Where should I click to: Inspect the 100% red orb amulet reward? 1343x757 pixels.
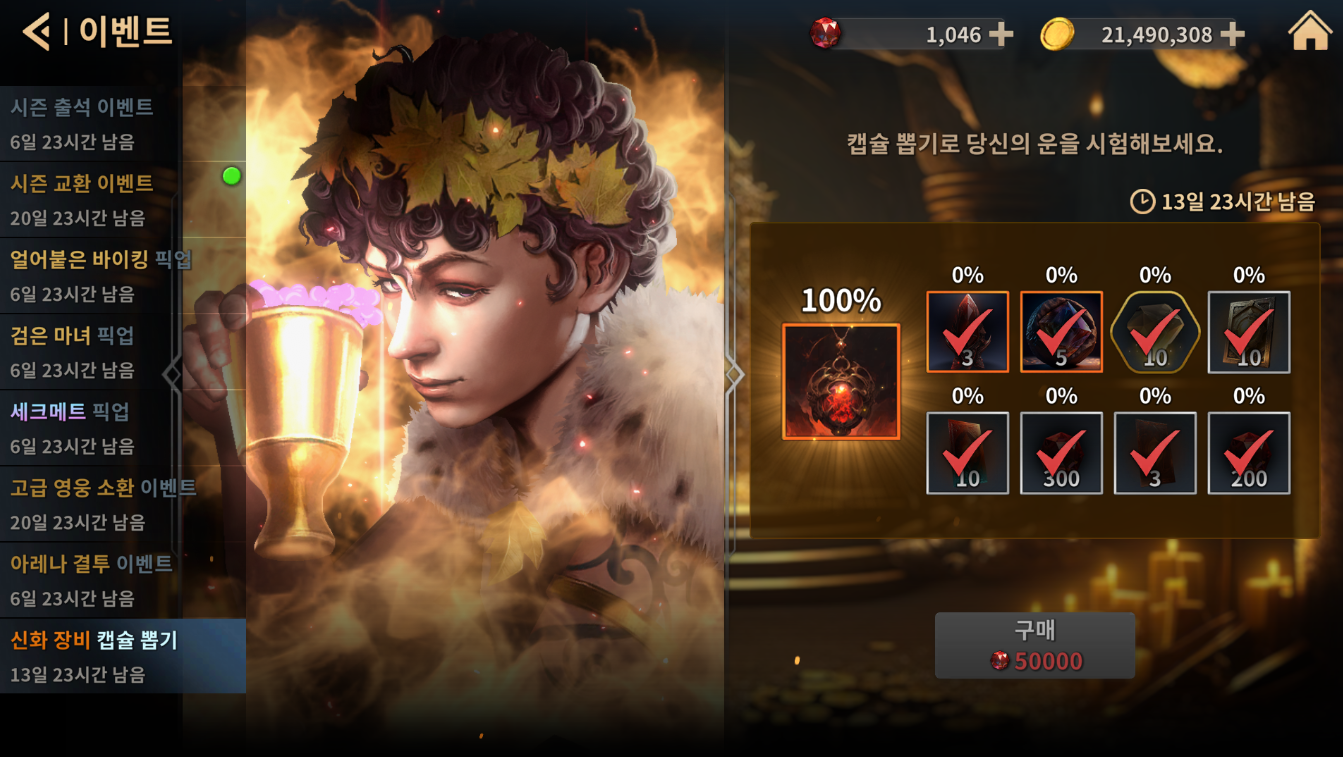click(841, 381)
